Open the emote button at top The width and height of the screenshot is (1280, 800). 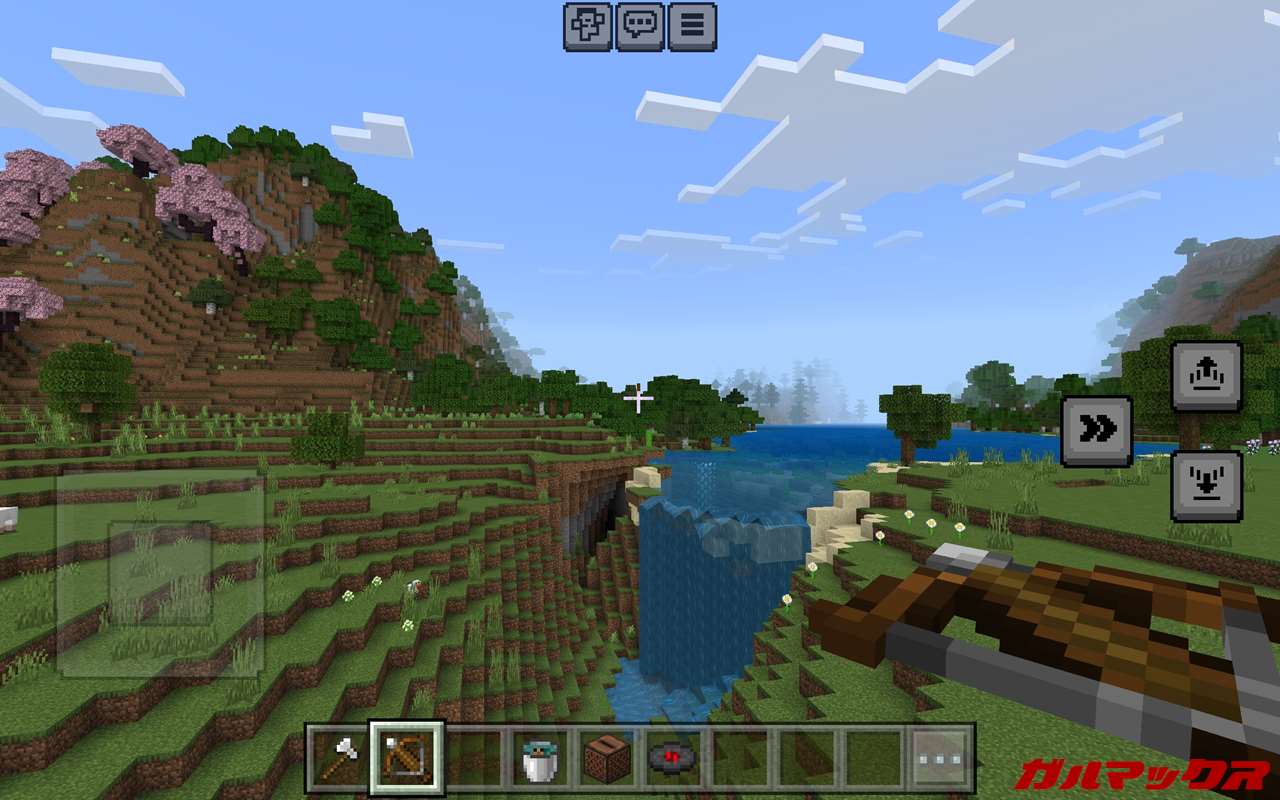click(587, 27)
